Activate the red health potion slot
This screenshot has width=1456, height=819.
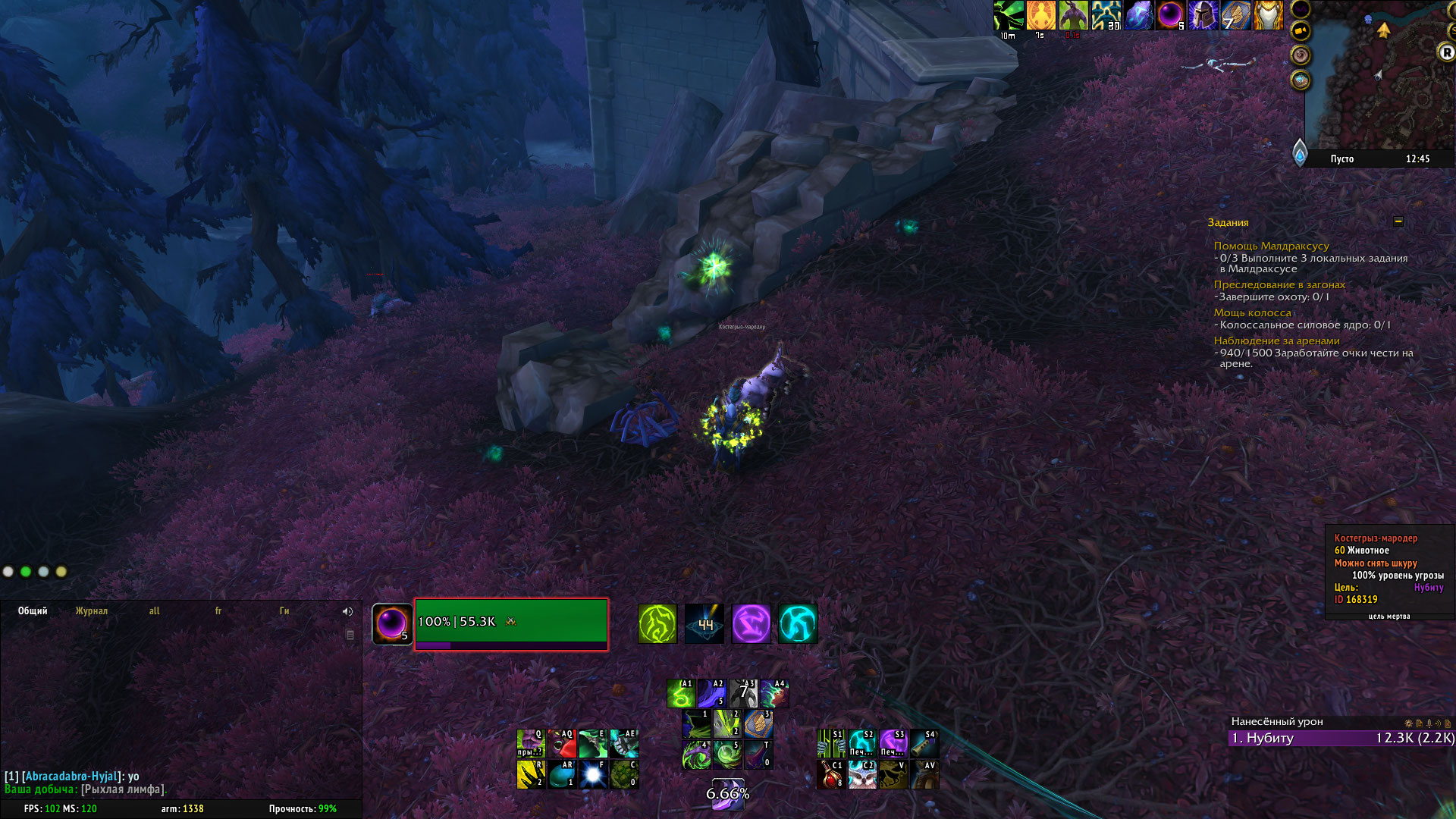[831, 775]
